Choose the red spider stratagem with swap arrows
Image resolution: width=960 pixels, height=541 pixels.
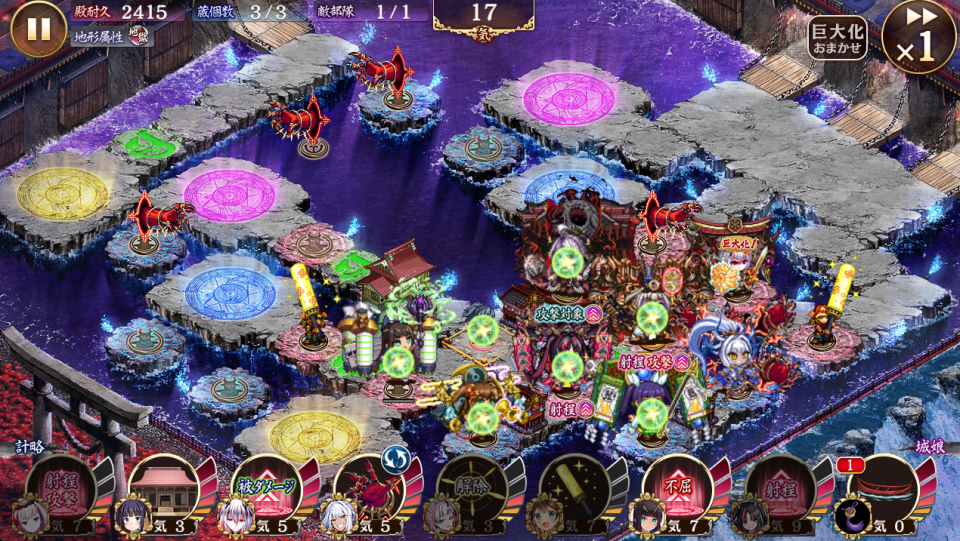pyautogui.click(x=368, y=491)
